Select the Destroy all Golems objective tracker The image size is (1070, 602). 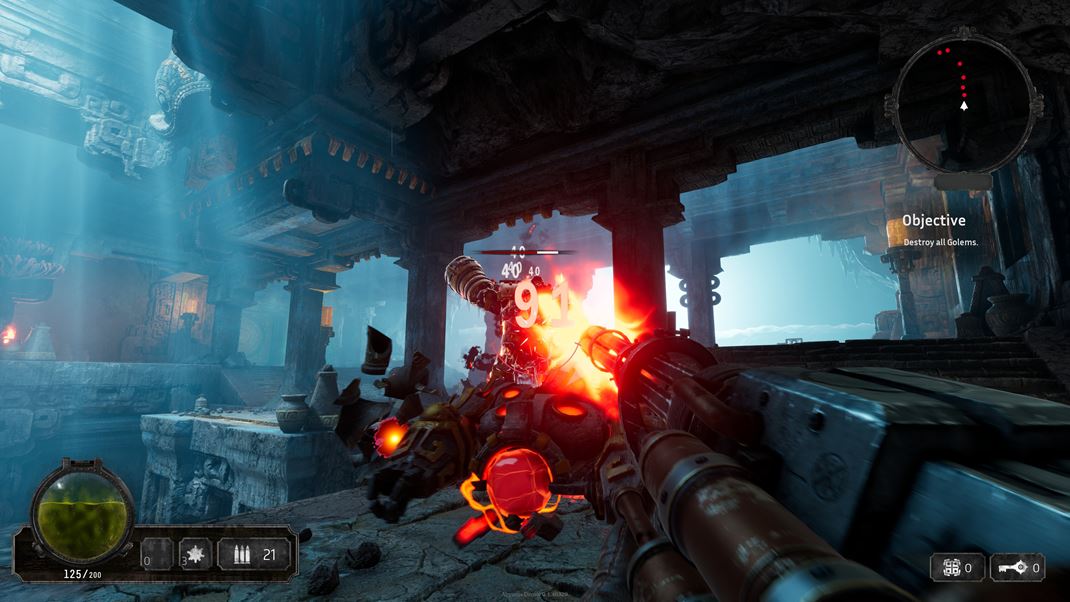(x=934, y=230)
